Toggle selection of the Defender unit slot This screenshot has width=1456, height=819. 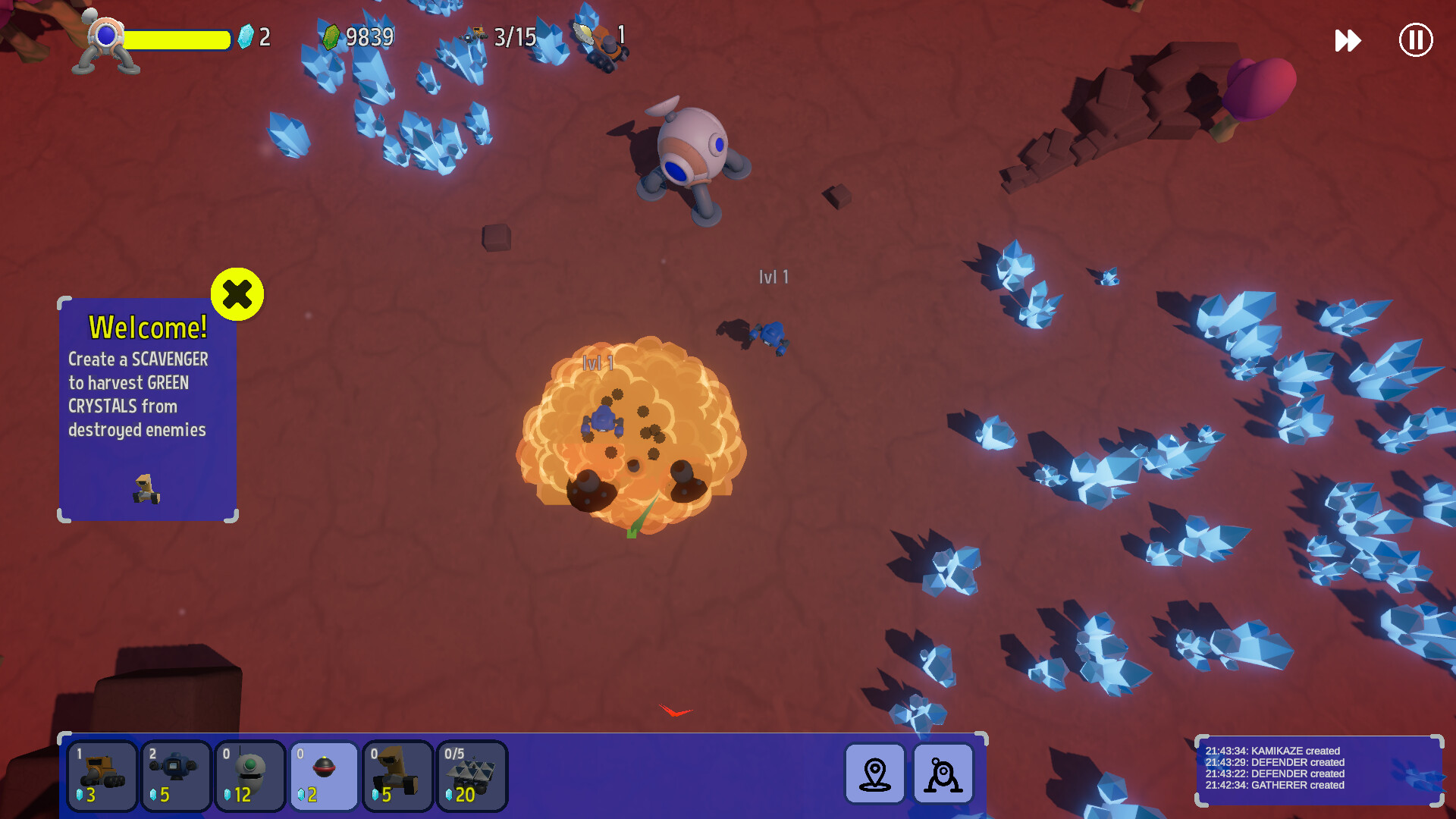(175, 776)
